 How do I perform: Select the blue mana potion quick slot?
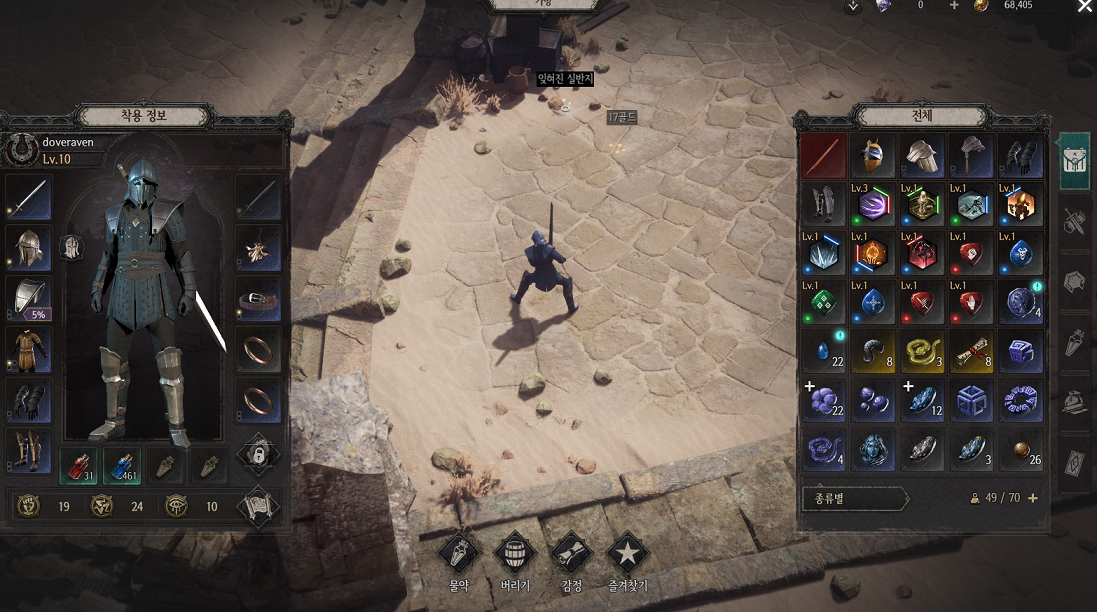point(123,465)
